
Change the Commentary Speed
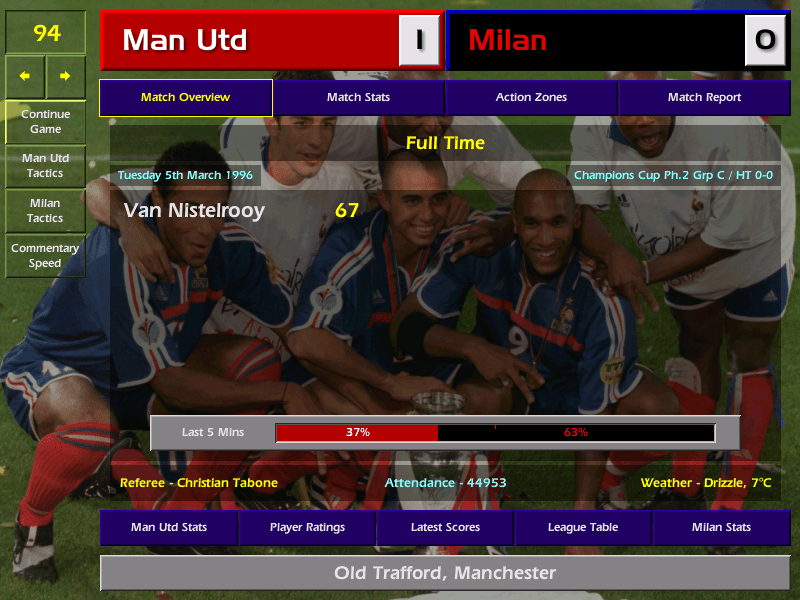45,256
